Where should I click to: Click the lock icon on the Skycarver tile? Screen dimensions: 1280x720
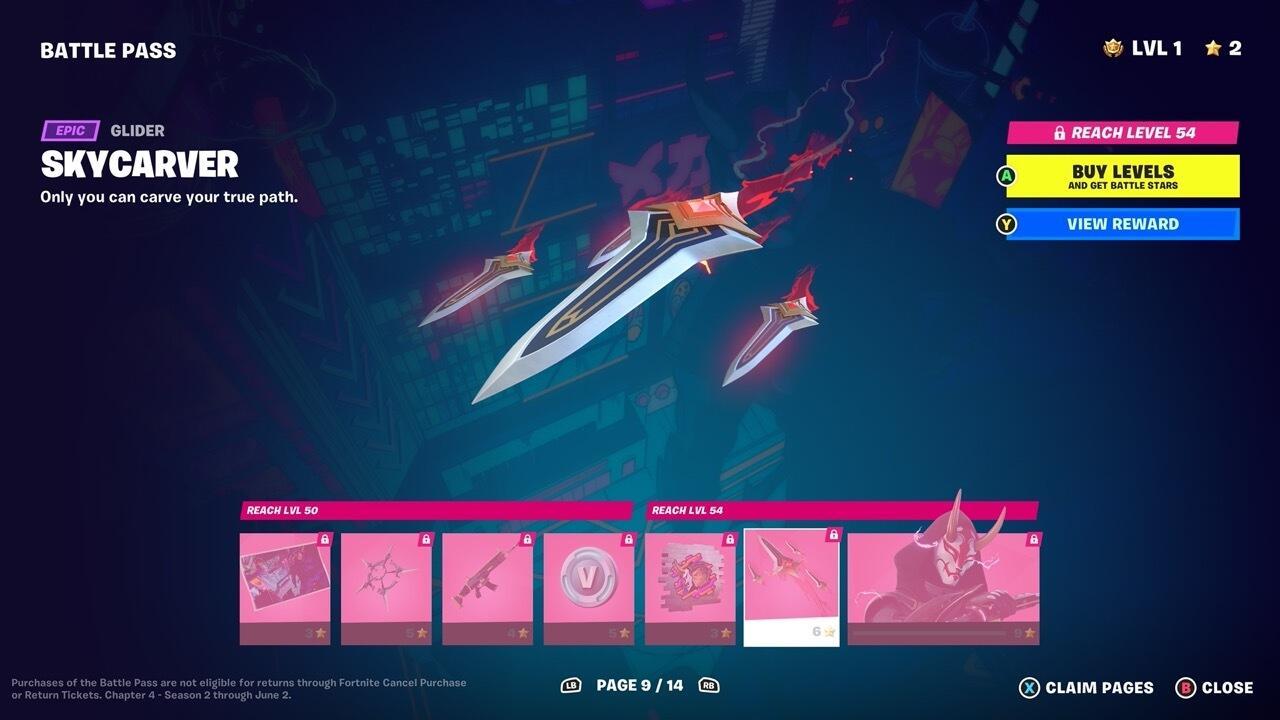(832, 533)
